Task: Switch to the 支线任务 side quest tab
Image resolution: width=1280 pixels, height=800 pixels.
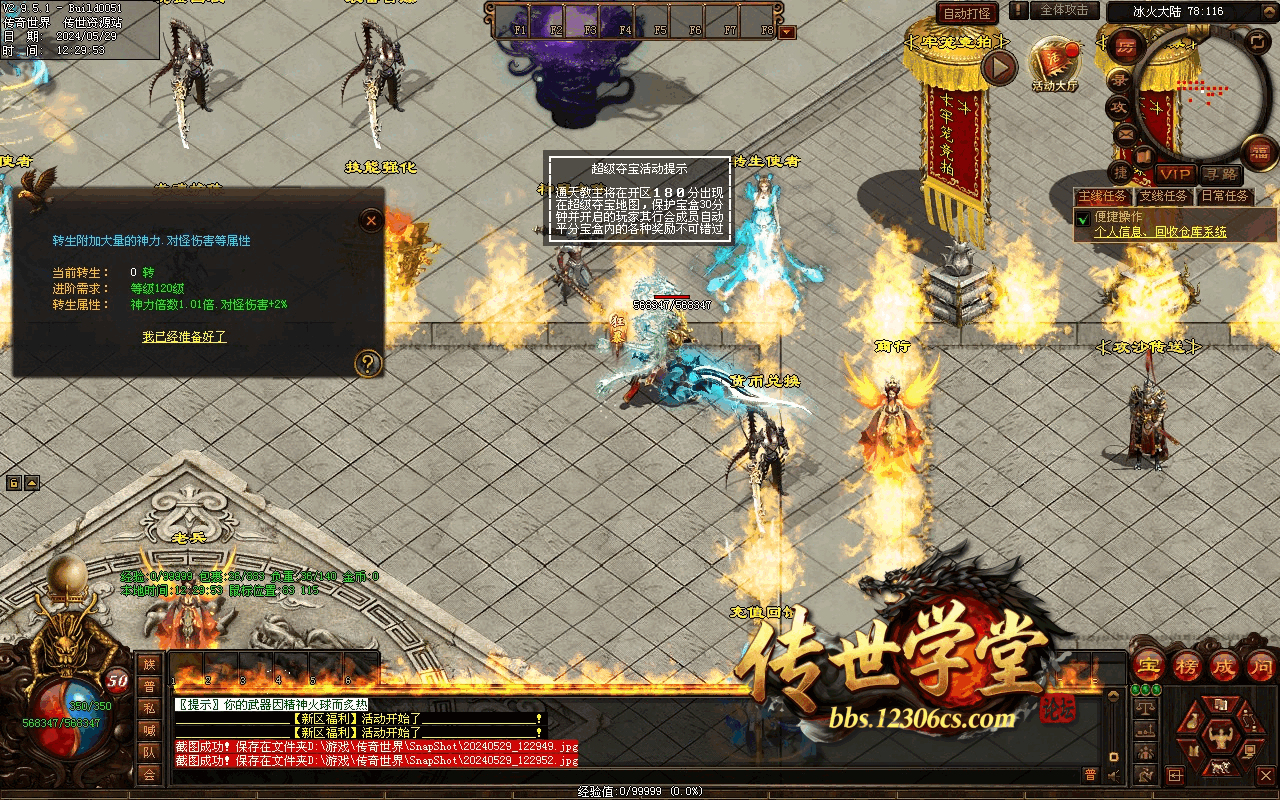Action: point(1165,196)
